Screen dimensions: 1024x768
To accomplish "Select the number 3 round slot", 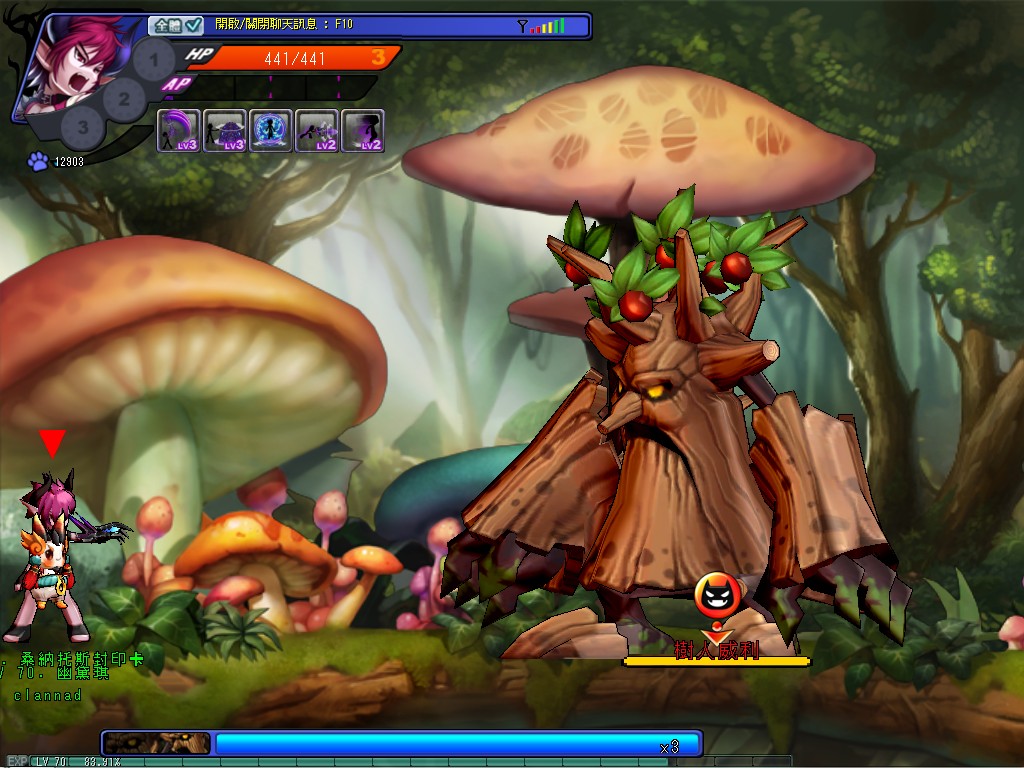I will click(83, 127).
